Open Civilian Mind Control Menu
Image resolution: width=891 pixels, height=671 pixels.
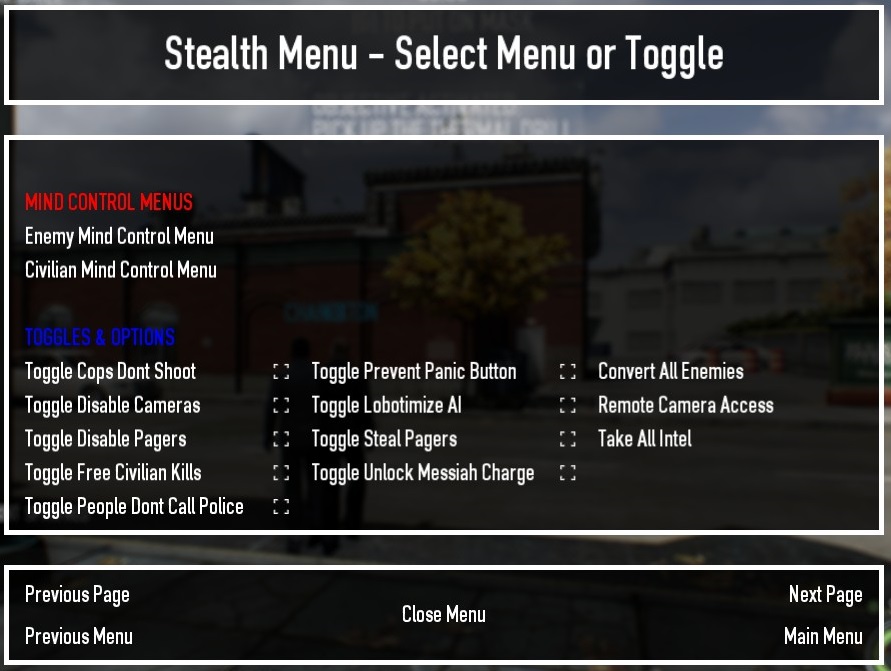tap(120, 270)
